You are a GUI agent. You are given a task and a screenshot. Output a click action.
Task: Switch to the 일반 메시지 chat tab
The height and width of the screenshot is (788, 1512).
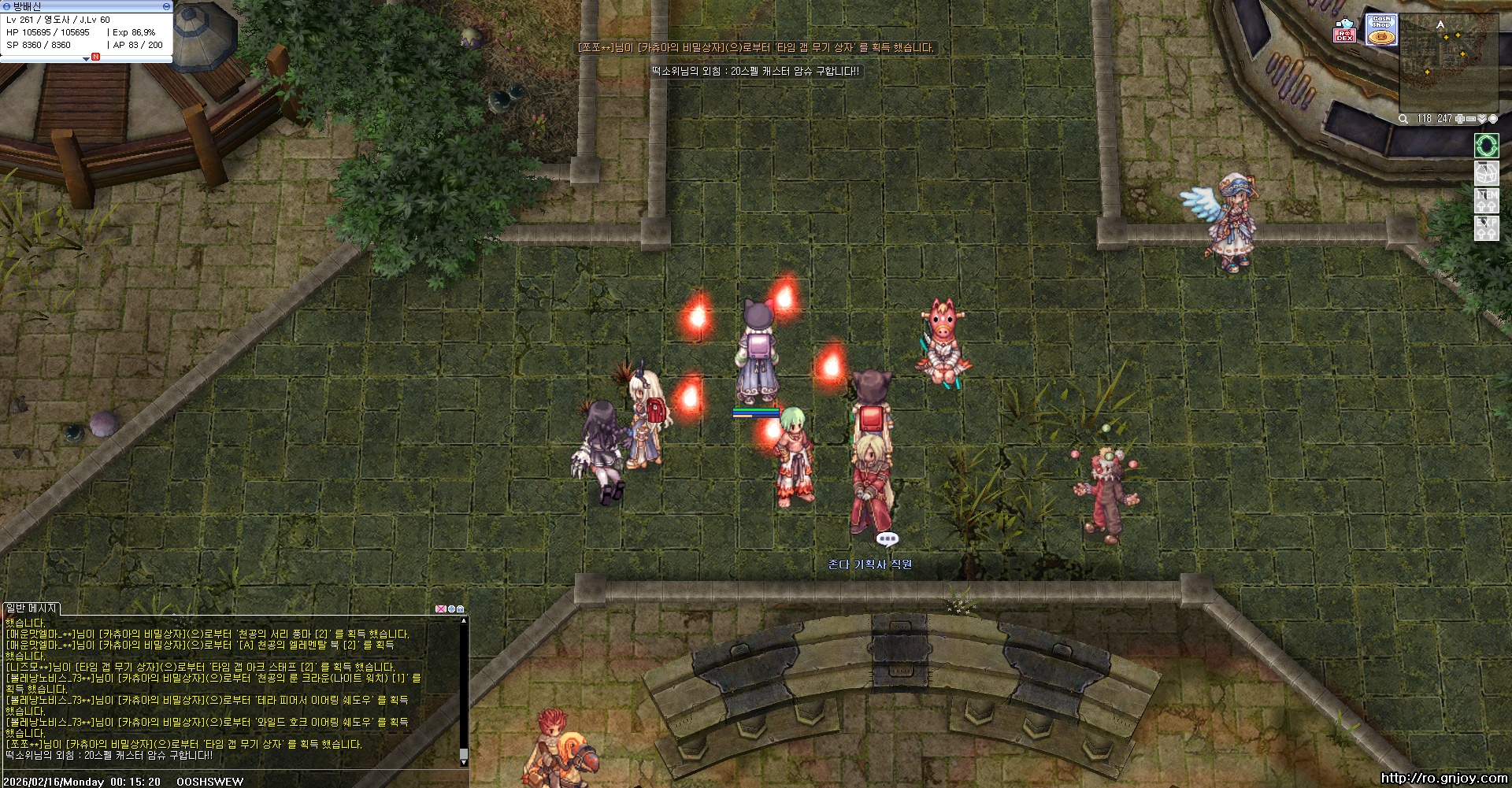point(31,609)
